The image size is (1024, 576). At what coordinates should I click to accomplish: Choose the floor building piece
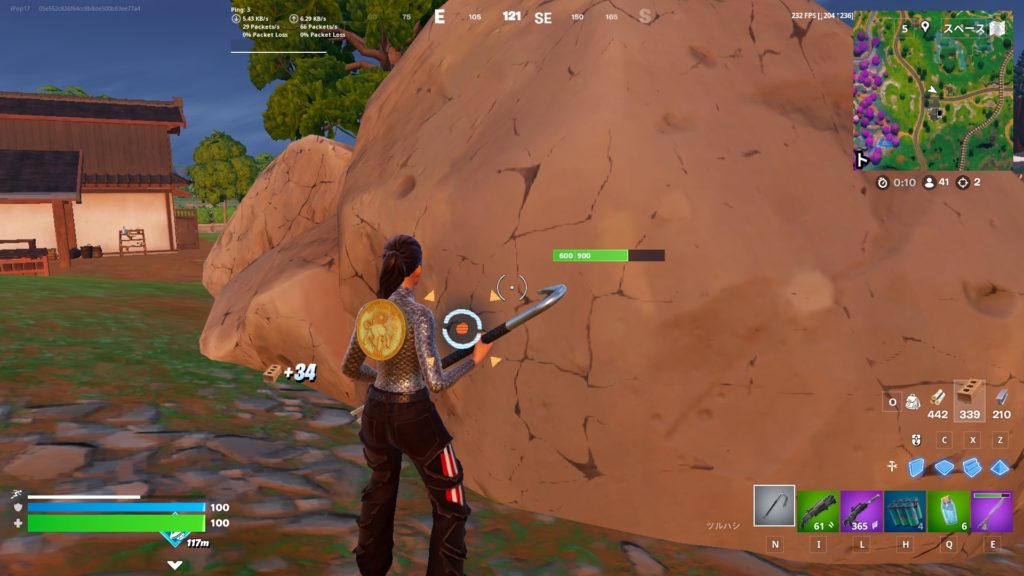tap(945, 467)
